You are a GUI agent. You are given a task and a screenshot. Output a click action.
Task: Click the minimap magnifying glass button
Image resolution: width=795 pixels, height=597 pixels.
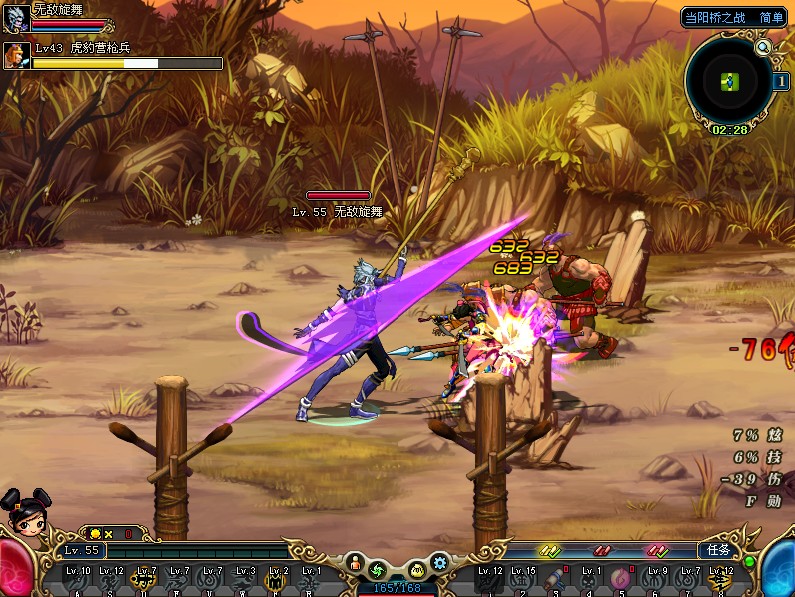[763, 47]
